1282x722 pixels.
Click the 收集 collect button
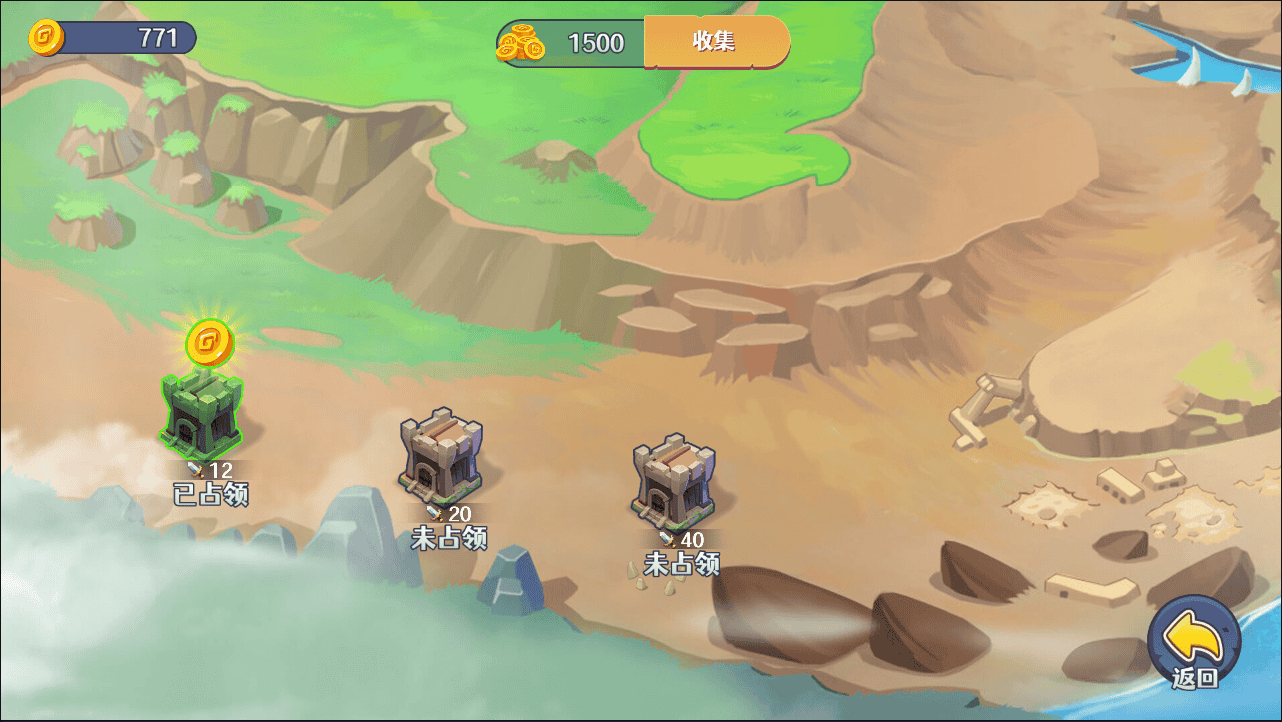click(x=716, y=42)
